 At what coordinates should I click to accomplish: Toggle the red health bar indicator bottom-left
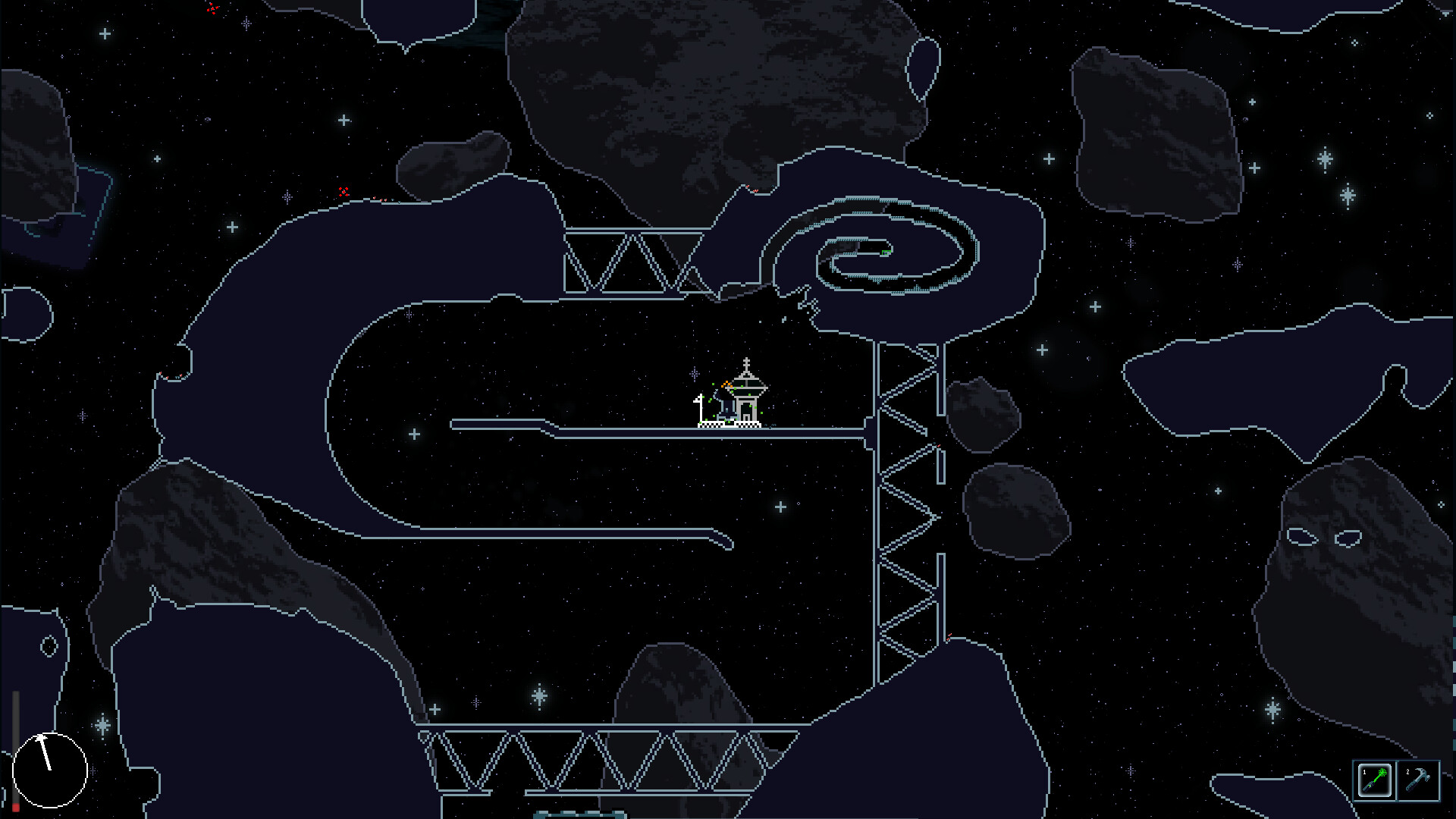[16, 807]
